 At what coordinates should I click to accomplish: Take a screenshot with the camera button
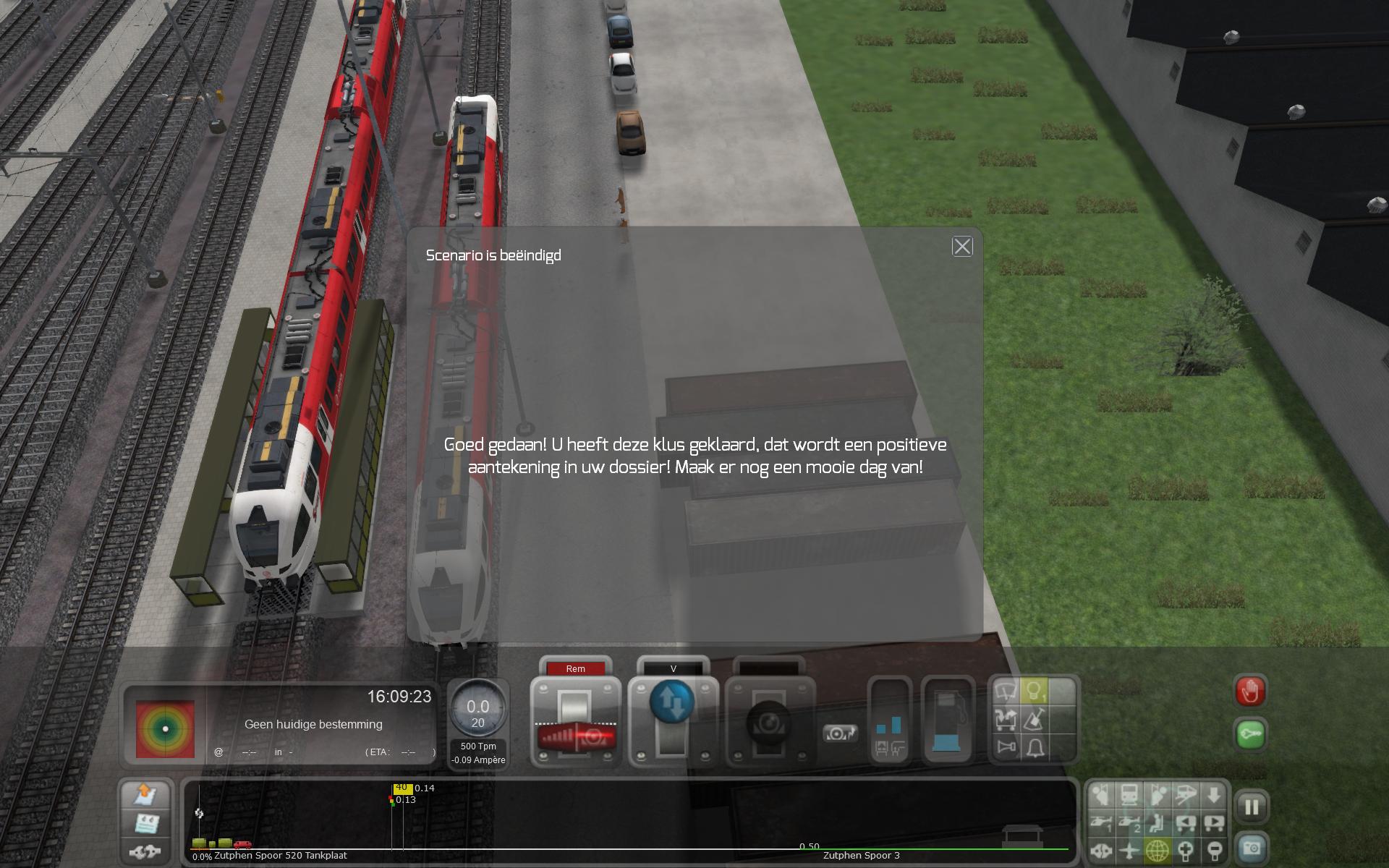(x=1252, y=848)
